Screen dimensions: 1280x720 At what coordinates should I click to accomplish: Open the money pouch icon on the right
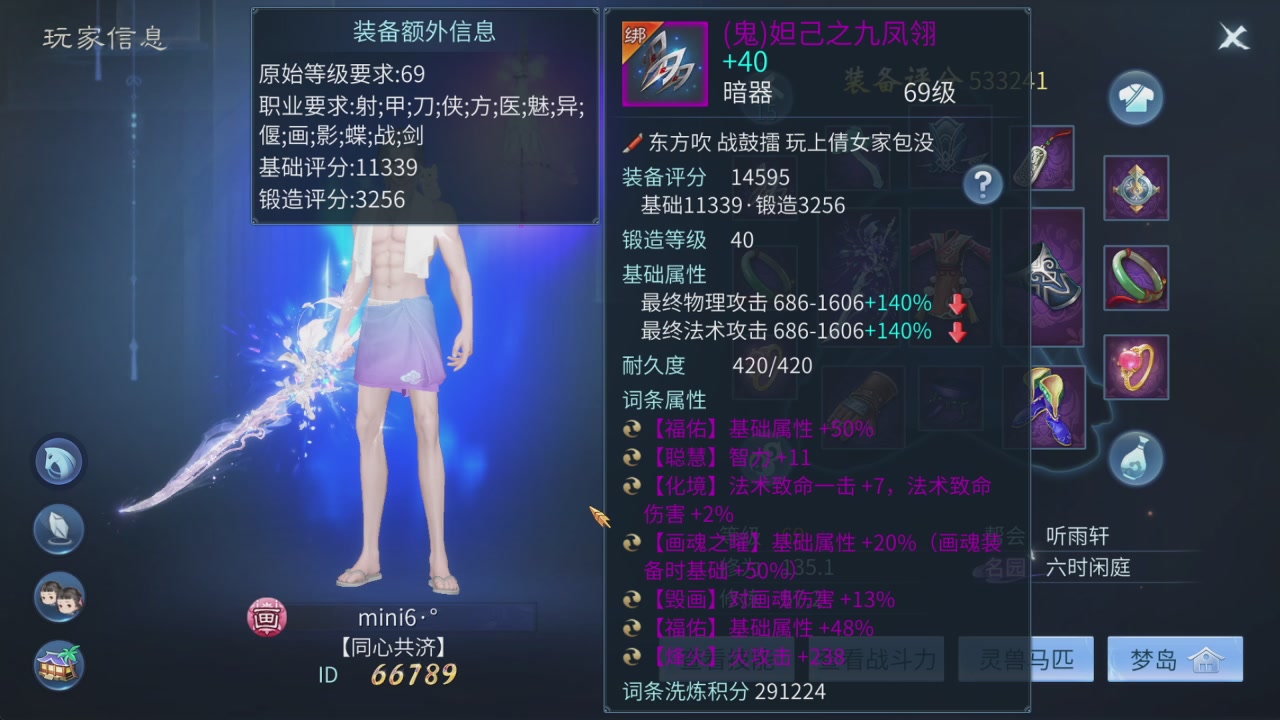[x=1136, y=458]
